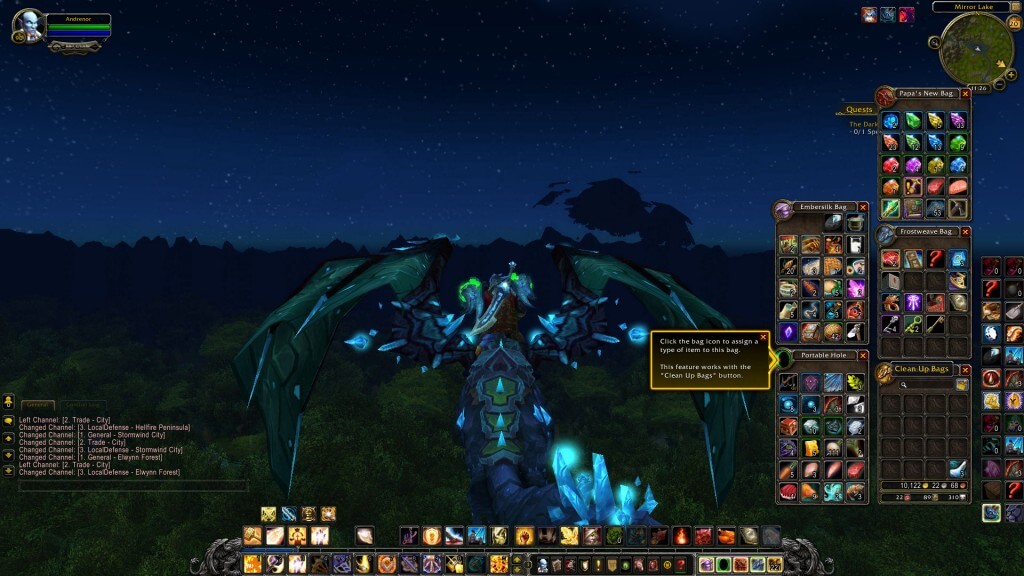The width and height of the screenshot is (1024, 576).
Task: Select the General chat tab
Action: [37, 405]
